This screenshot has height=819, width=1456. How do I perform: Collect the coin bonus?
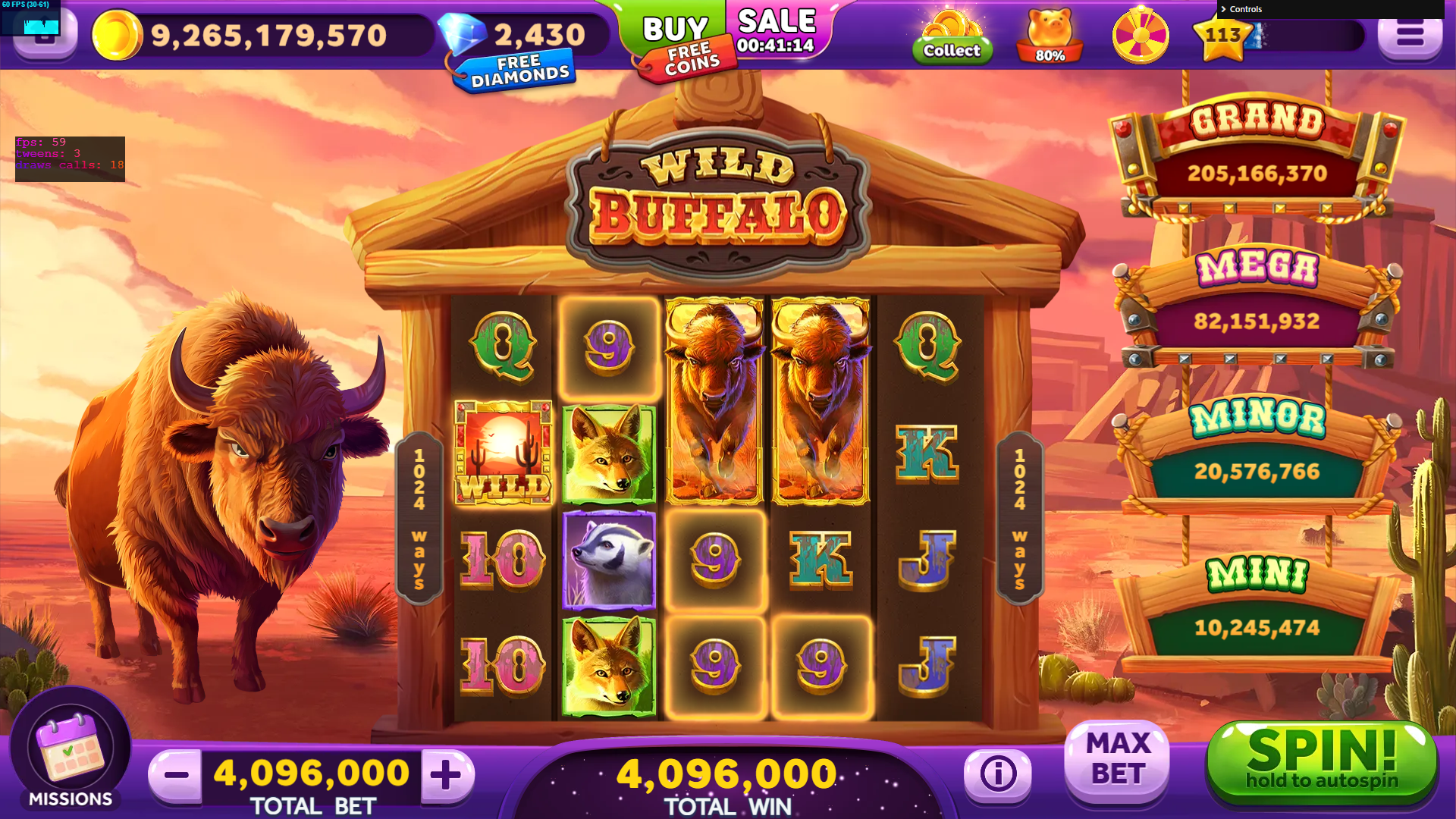pyautogui.click(x=952, y=38)
